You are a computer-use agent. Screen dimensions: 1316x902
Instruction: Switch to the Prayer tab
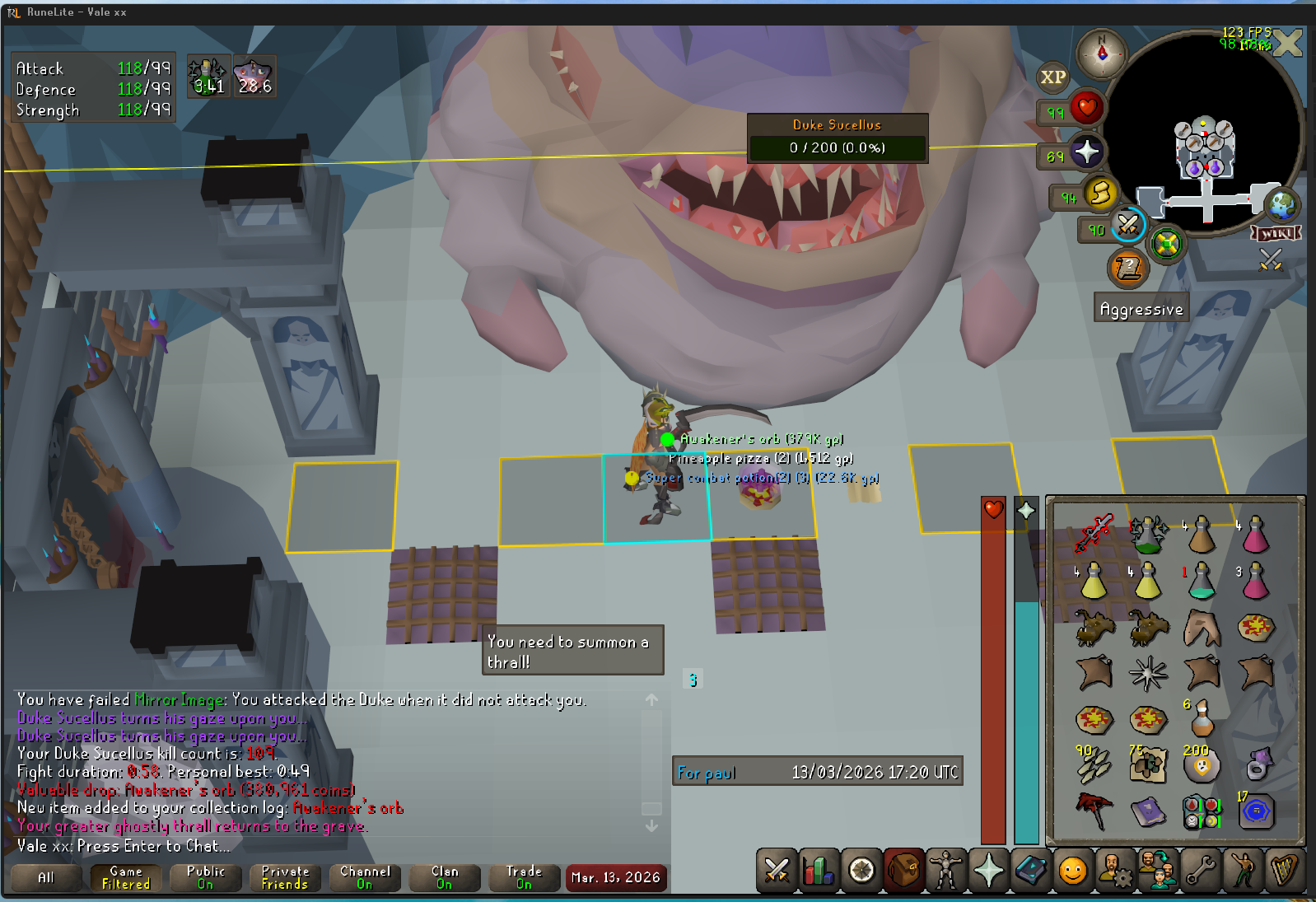pos(988,870)
